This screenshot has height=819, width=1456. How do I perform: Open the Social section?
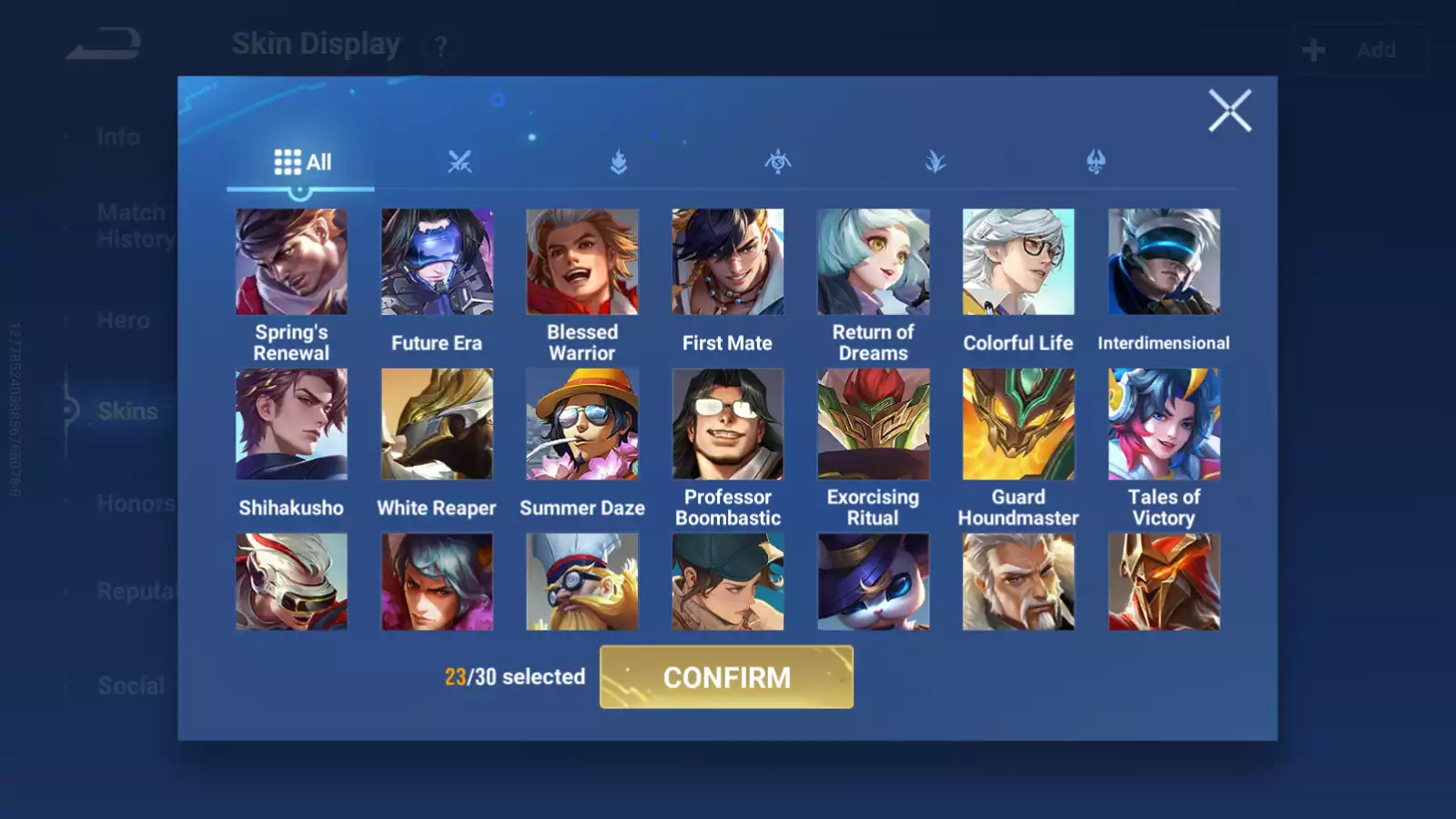point(130,685)
